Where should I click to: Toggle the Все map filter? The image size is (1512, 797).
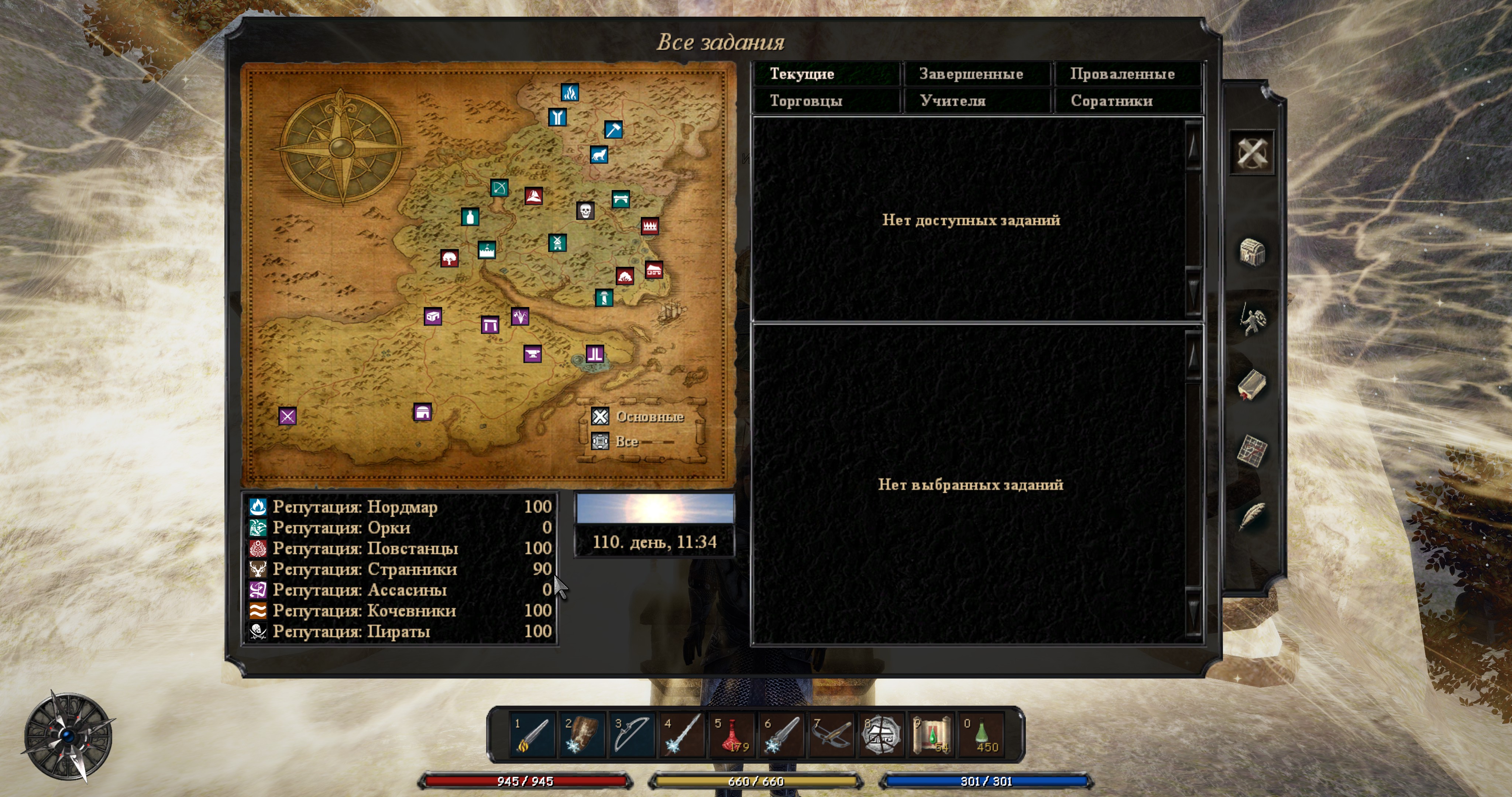[x=600, y=441]
